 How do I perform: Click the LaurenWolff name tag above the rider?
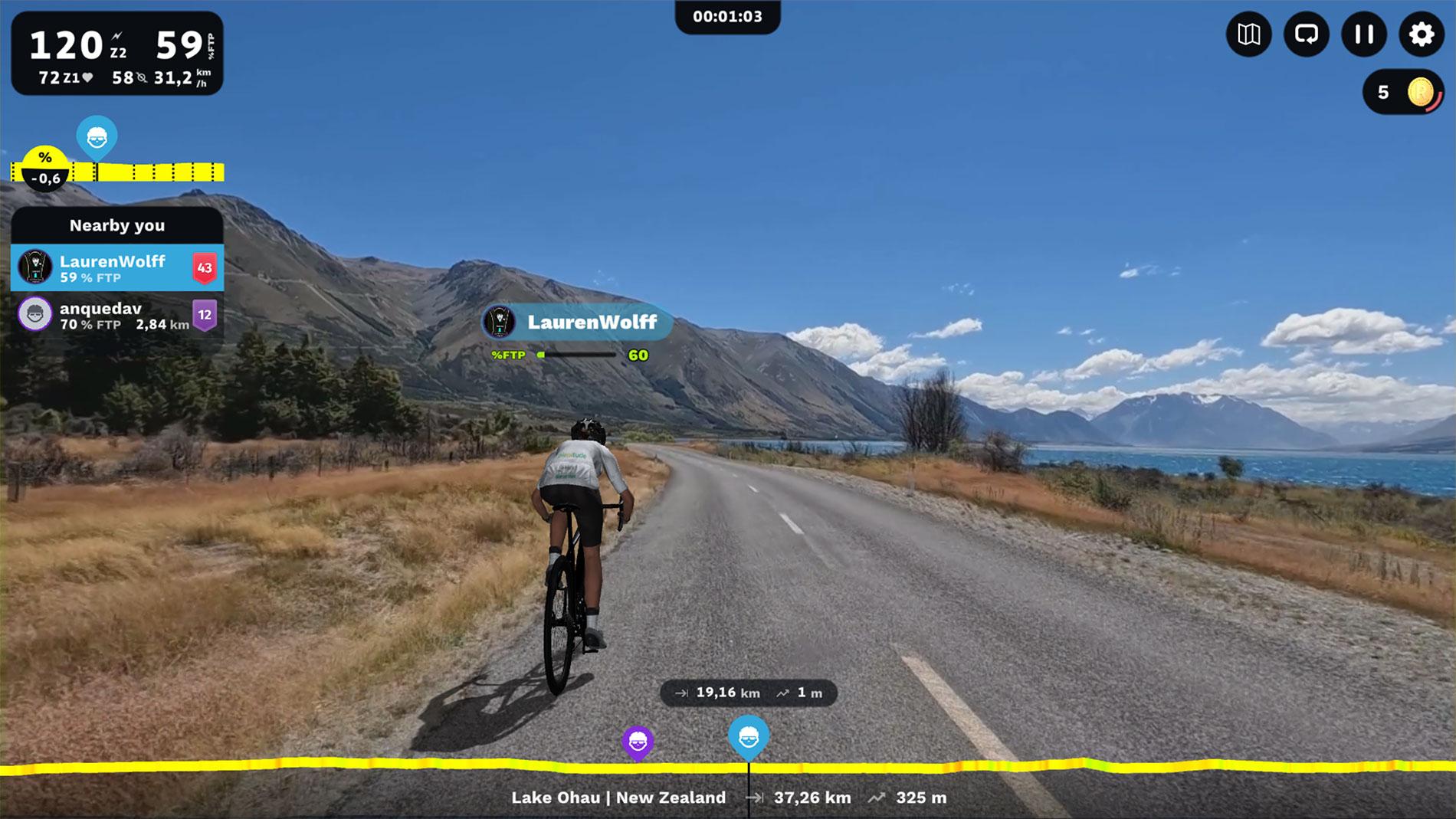point(578,322)
